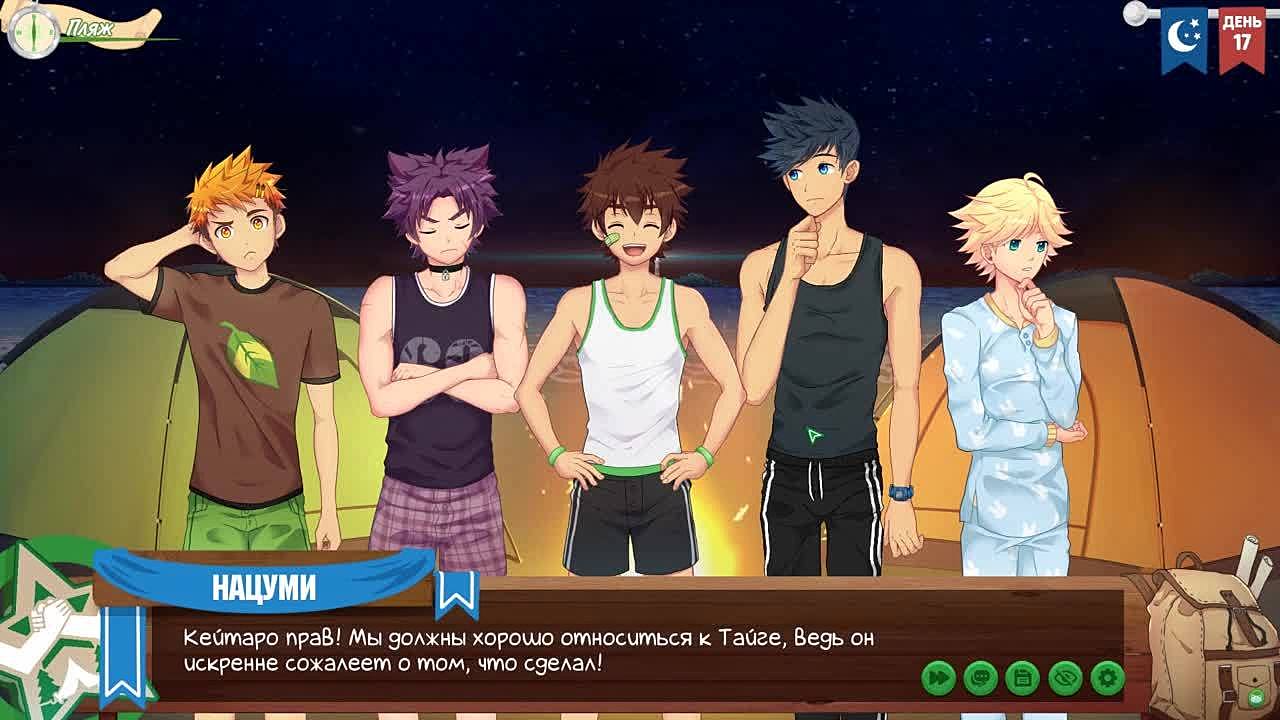Click the compass location icon
Screen dimensions: 1280x720
tap(33, 31)
